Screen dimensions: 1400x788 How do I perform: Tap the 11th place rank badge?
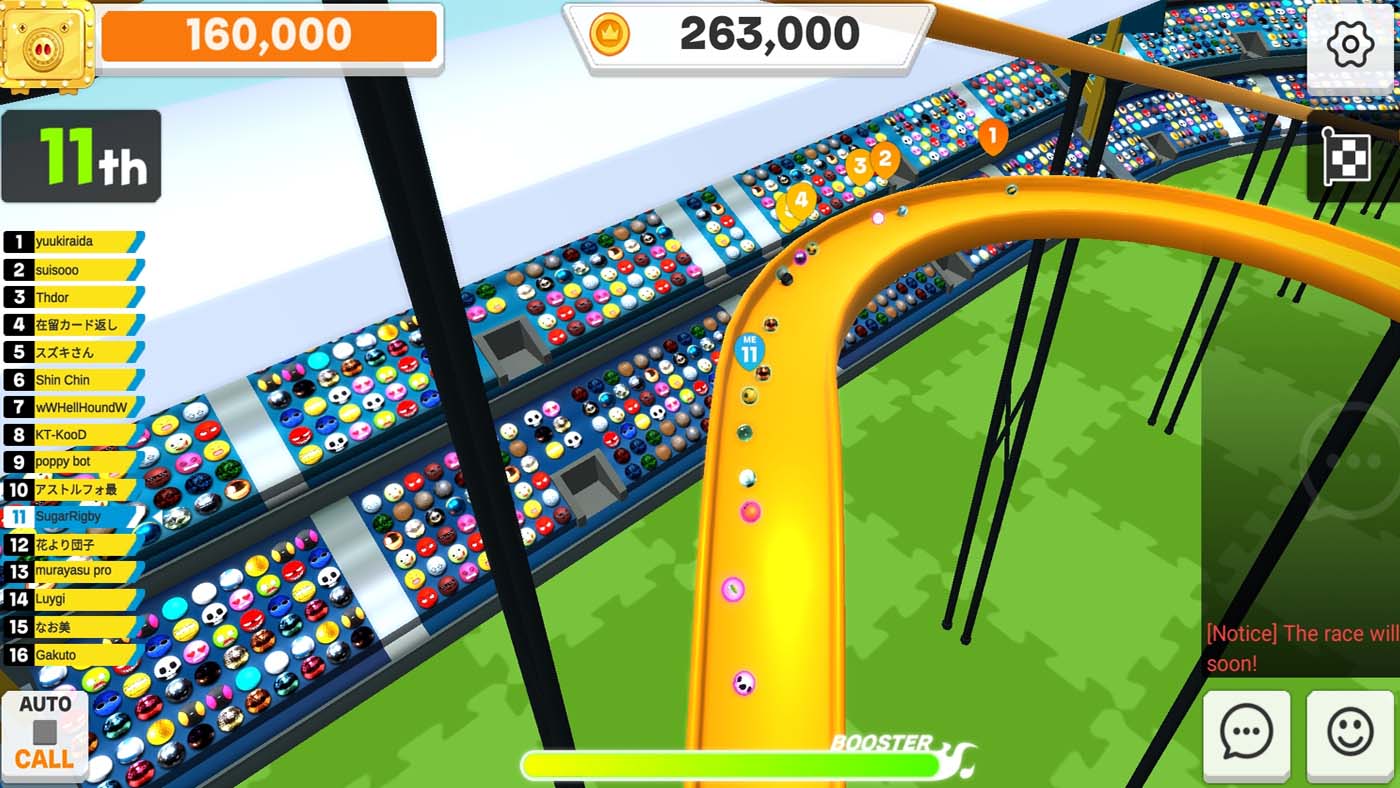pos(80,158)
